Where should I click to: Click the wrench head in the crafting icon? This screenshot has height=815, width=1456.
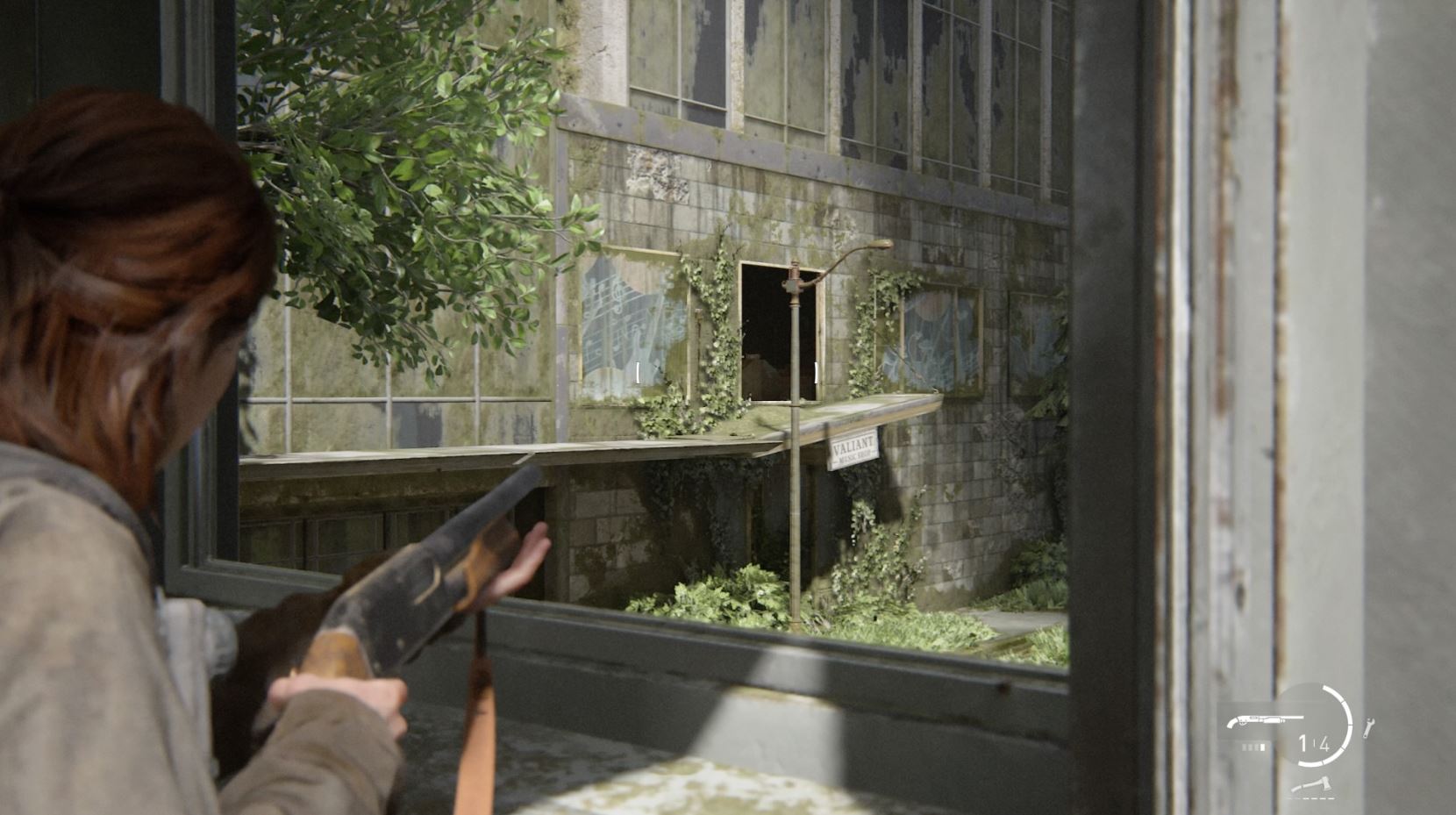coord(1371,720)
